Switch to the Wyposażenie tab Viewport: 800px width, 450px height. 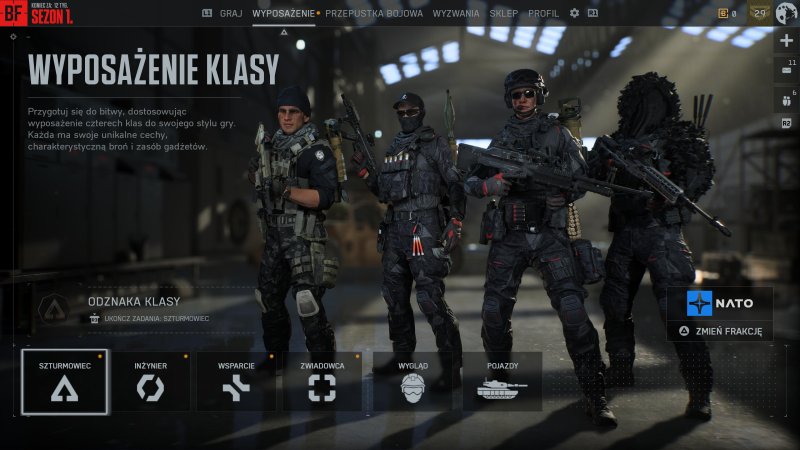pyautogui.click(x=283, y=14)
